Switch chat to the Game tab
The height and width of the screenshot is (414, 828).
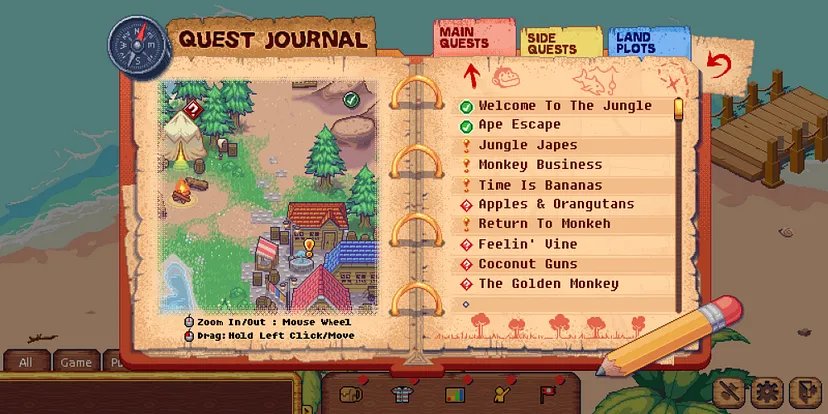click(x=75, y=363)
